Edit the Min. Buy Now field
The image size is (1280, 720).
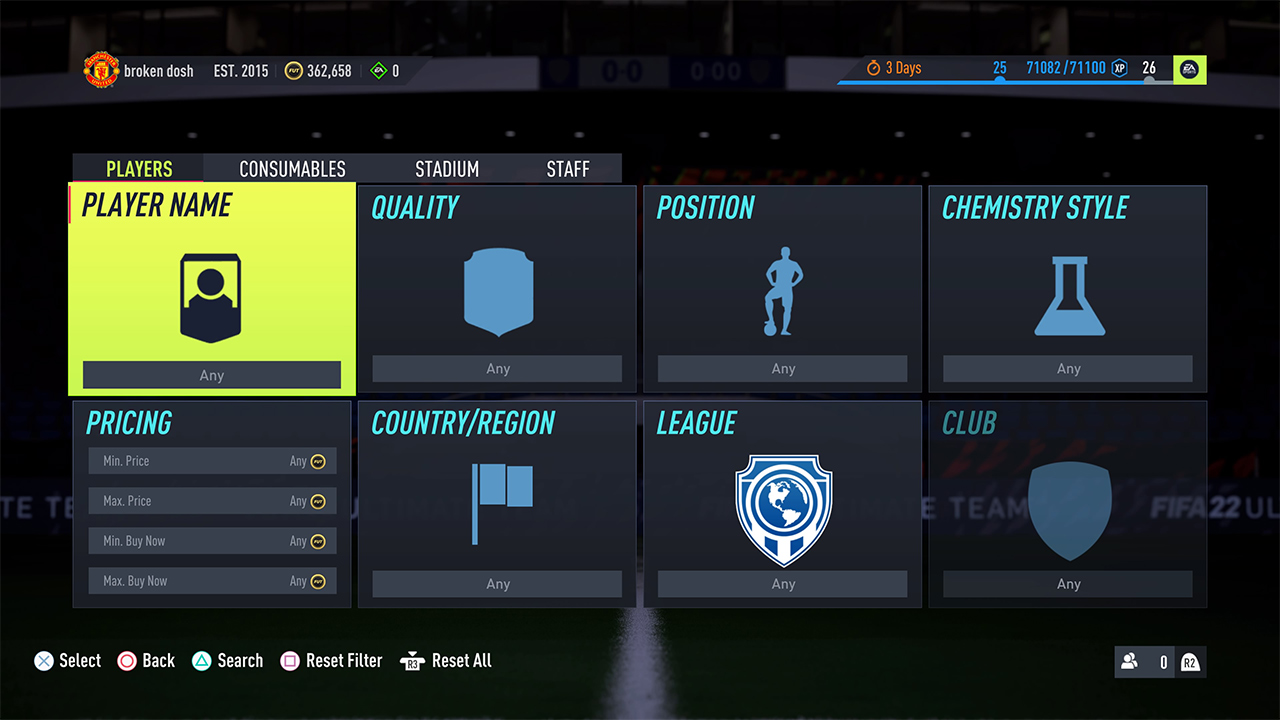pos(212,541)
